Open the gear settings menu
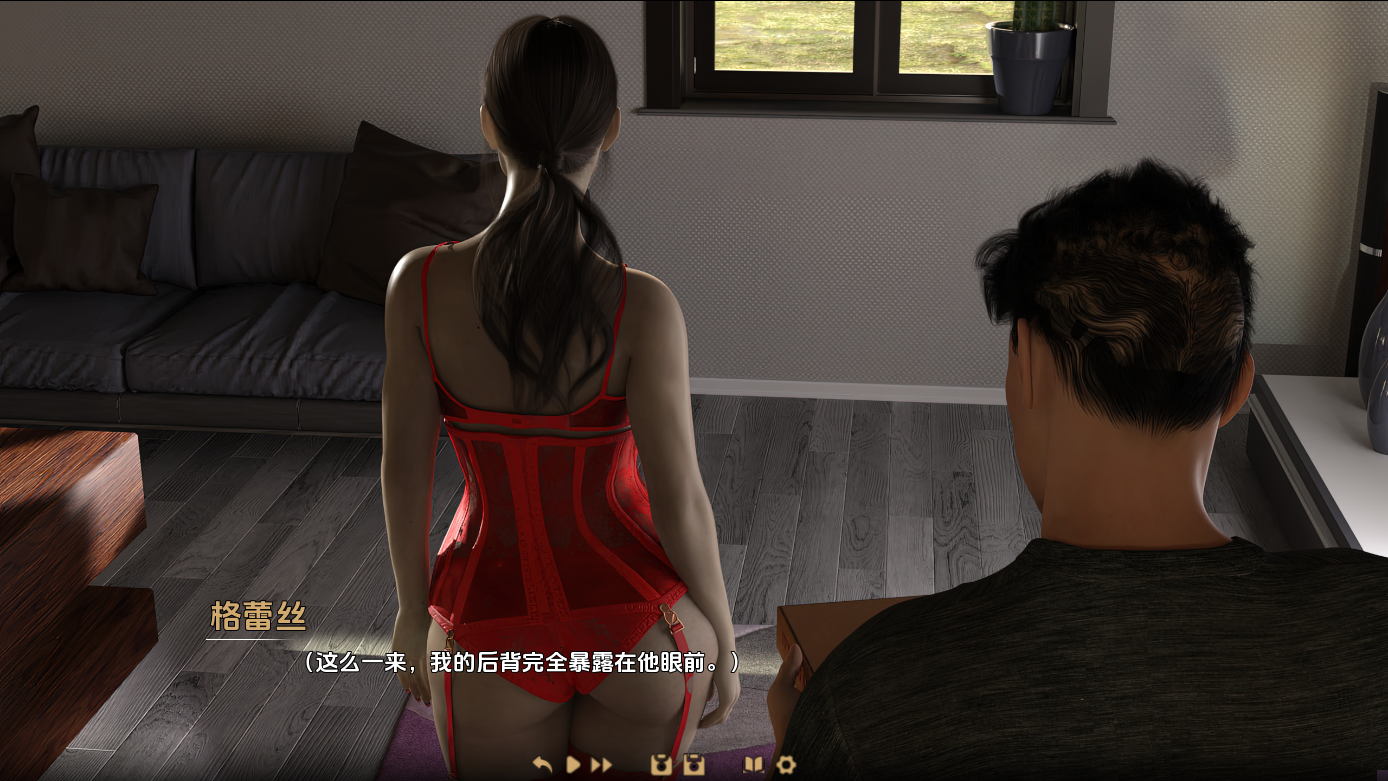Screen dimensions: 1388x781 [786, 765]
